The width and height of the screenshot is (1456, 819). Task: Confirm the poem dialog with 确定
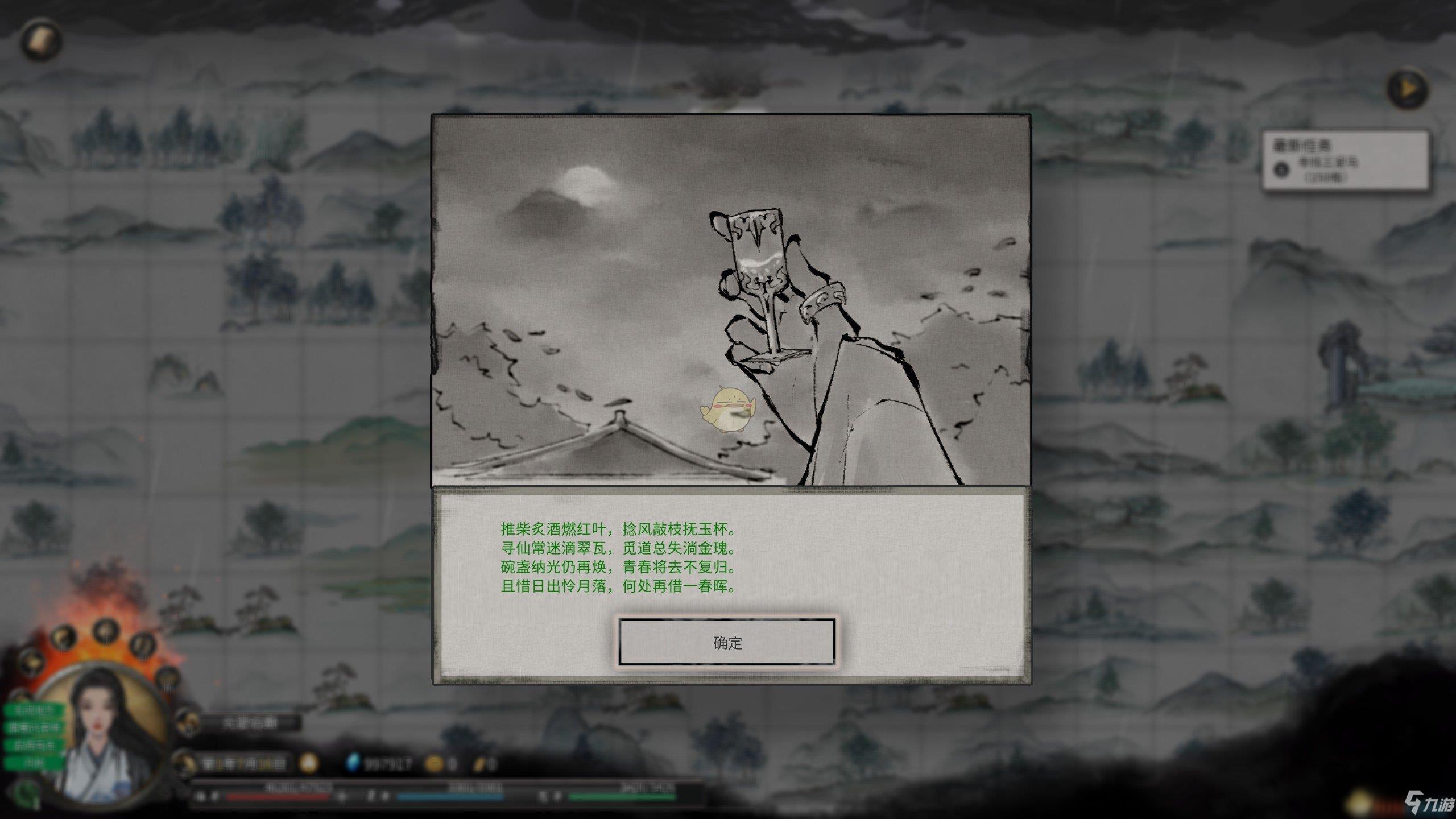pyautogui.click(x=727, y=642)
